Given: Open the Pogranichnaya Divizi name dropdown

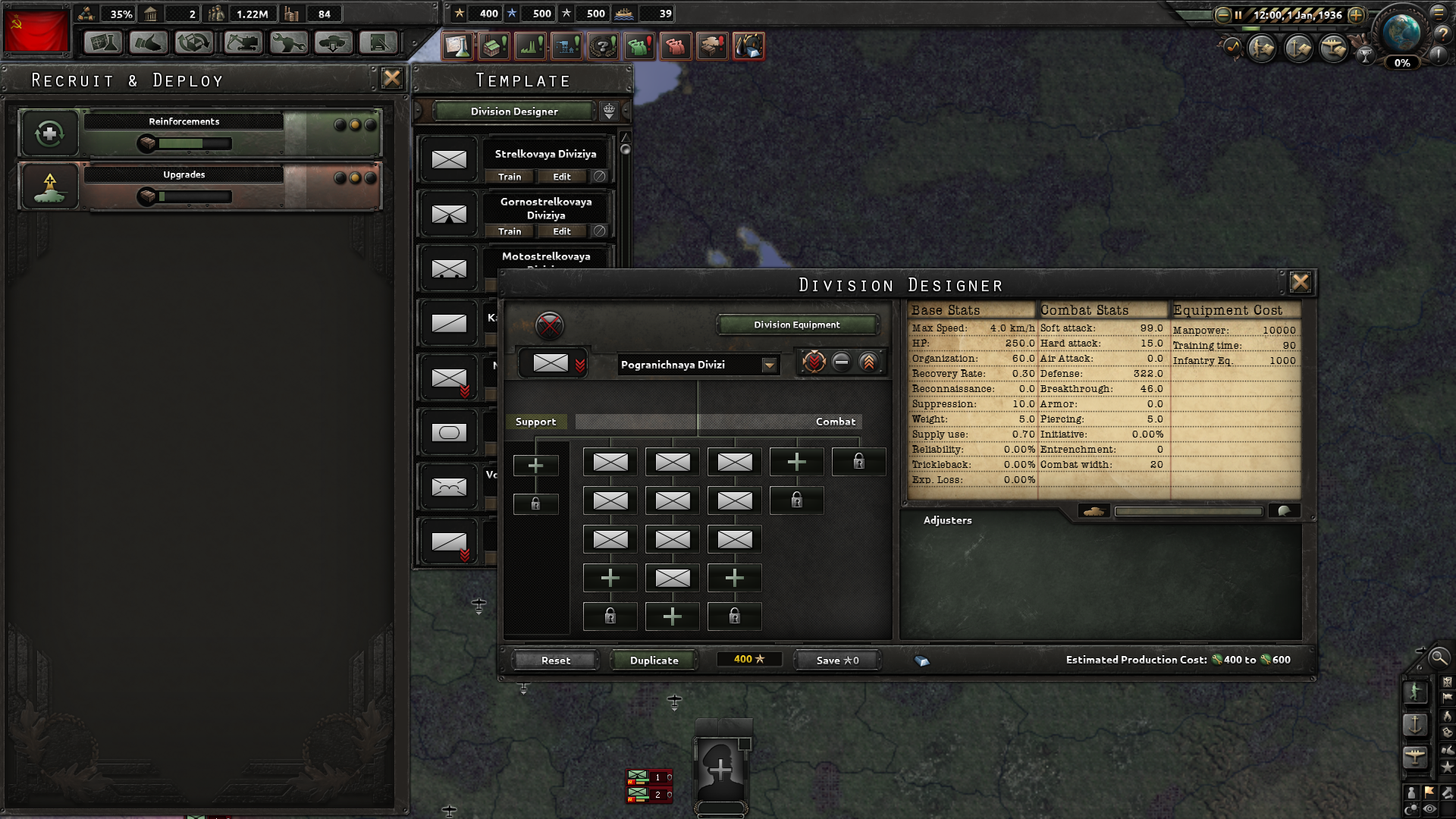Looking at the screenshot, I should (770, 365).
